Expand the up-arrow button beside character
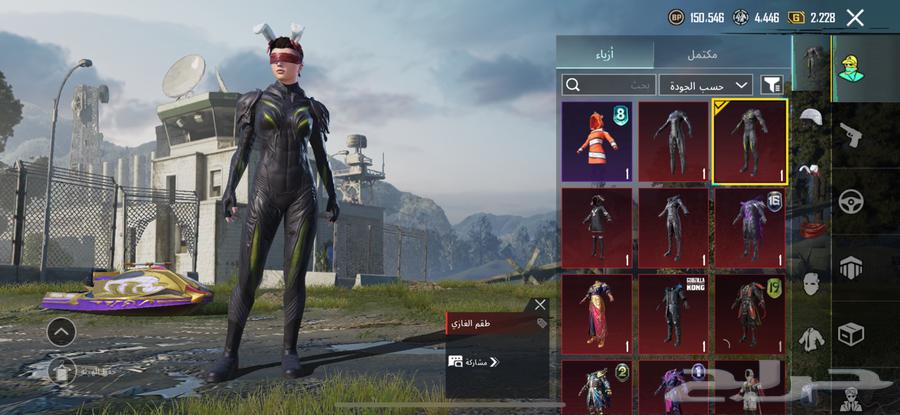This screenshot has width=900, height=415. [60, 331]
